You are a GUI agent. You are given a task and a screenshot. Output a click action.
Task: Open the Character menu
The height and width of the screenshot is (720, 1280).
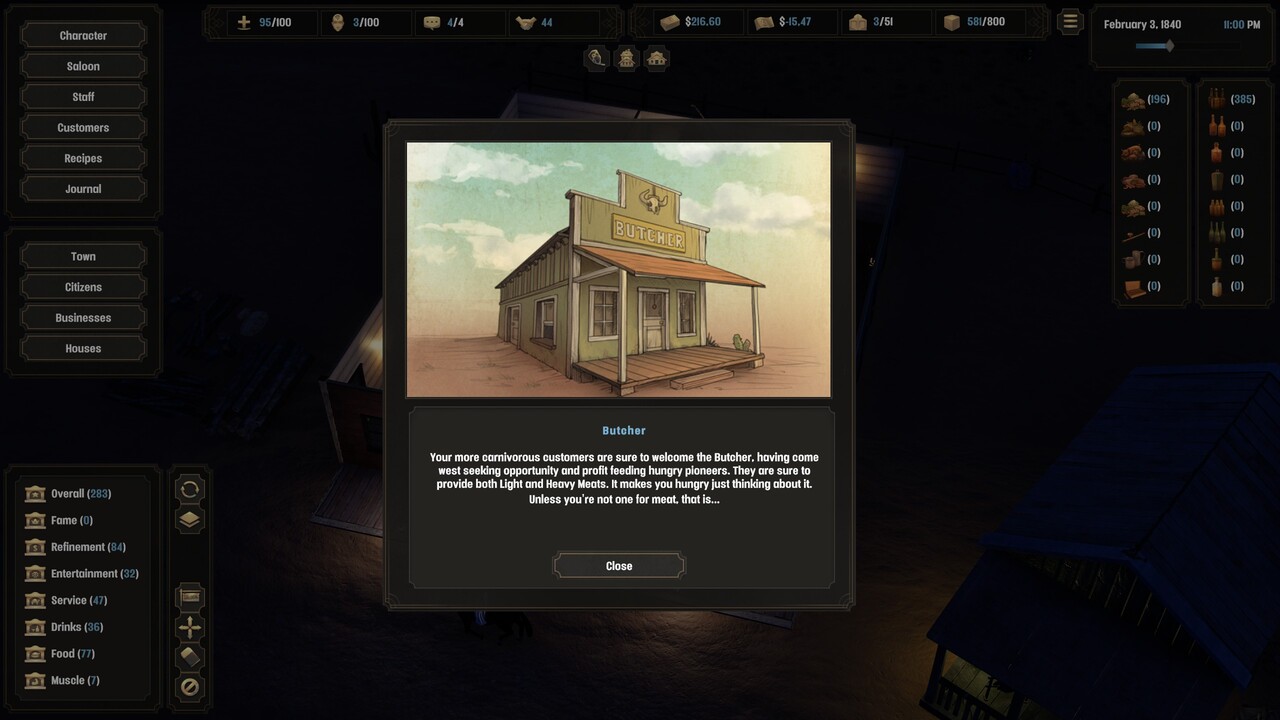tap(83, 36)
